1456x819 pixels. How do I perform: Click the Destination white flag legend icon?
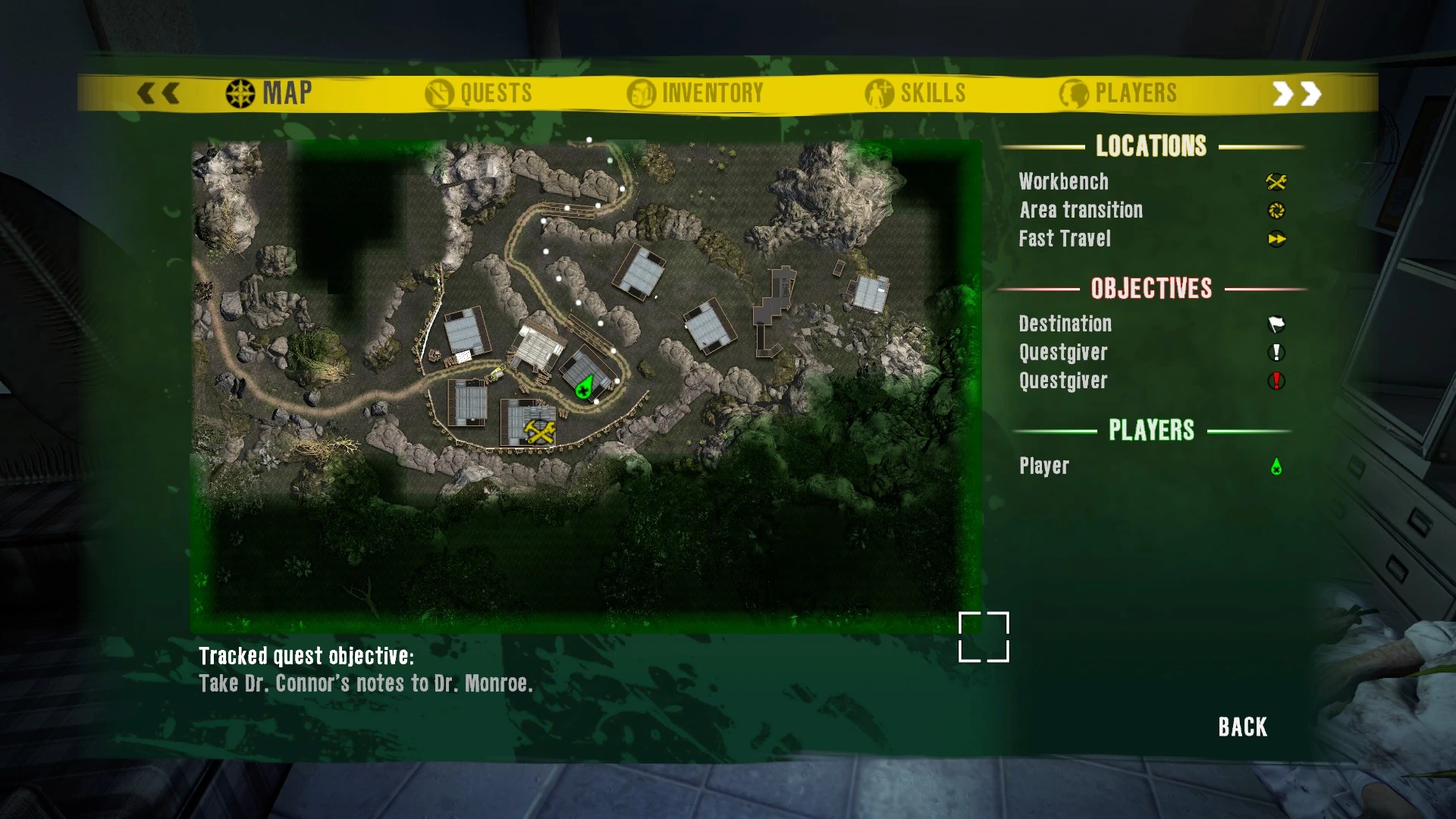[x=1276, y=324]
